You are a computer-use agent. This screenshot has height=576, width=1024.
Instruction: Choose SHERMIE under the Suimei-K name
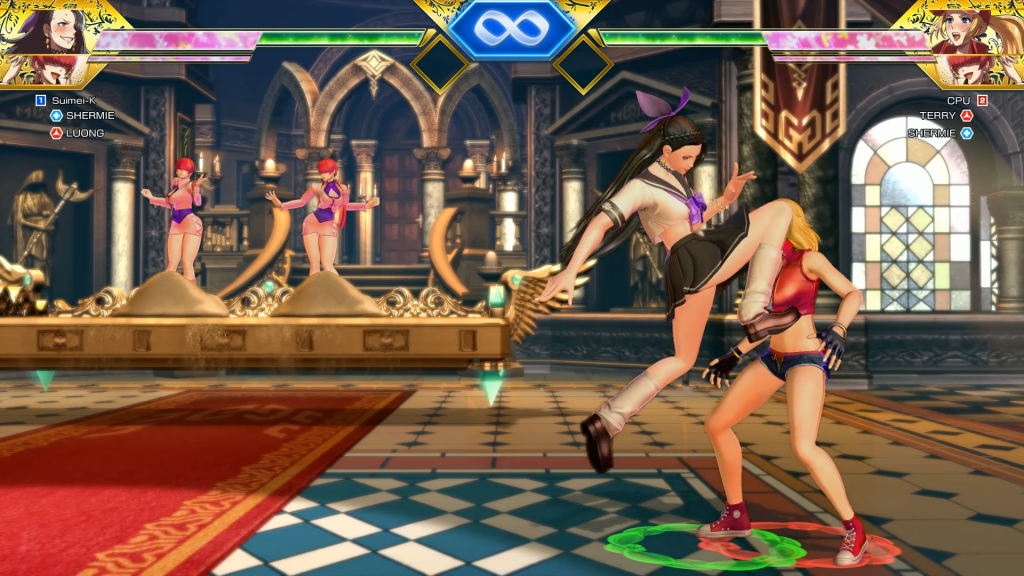(89, 116)
